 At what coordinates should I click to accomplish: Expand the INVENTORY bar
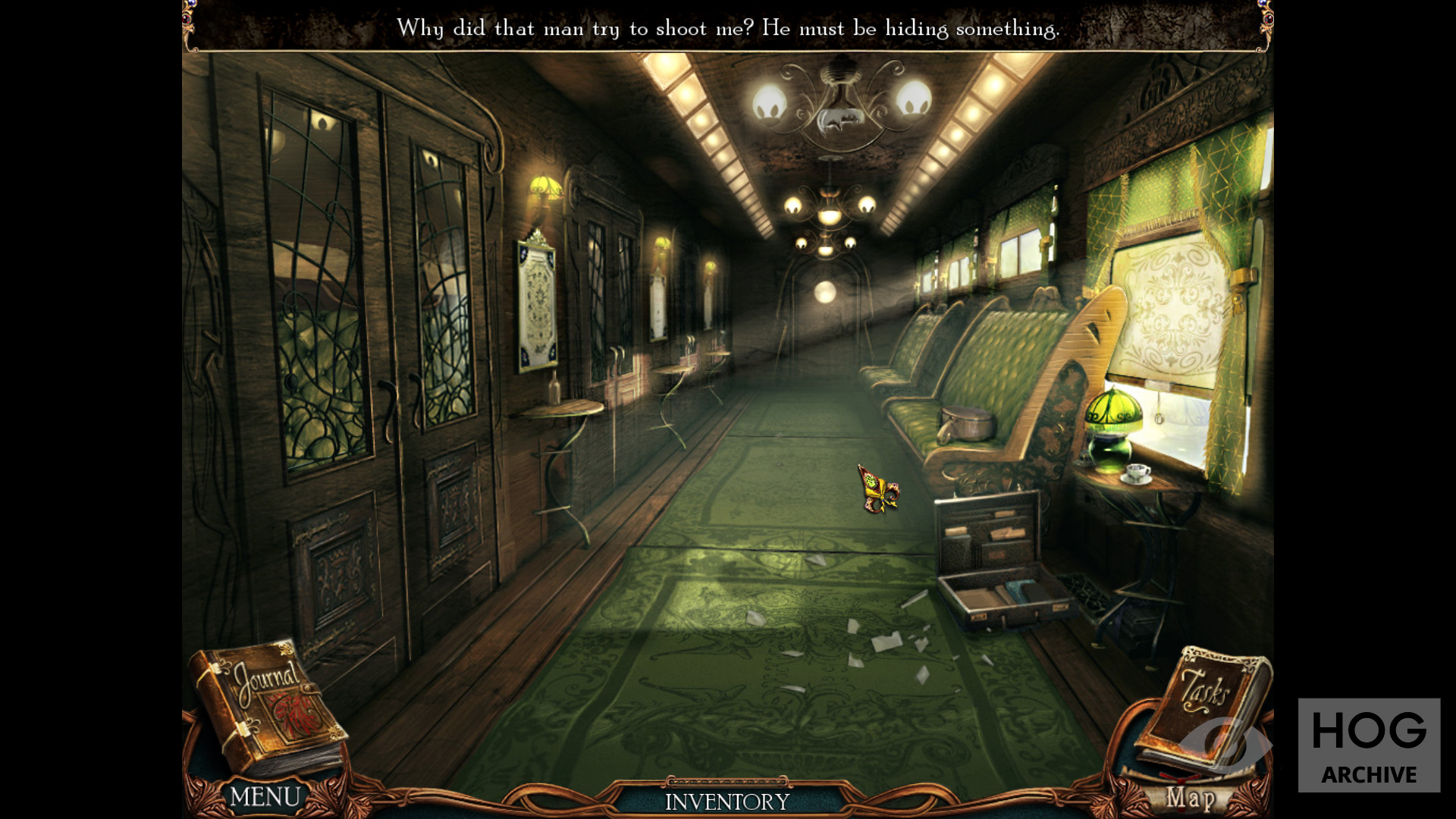727,802
